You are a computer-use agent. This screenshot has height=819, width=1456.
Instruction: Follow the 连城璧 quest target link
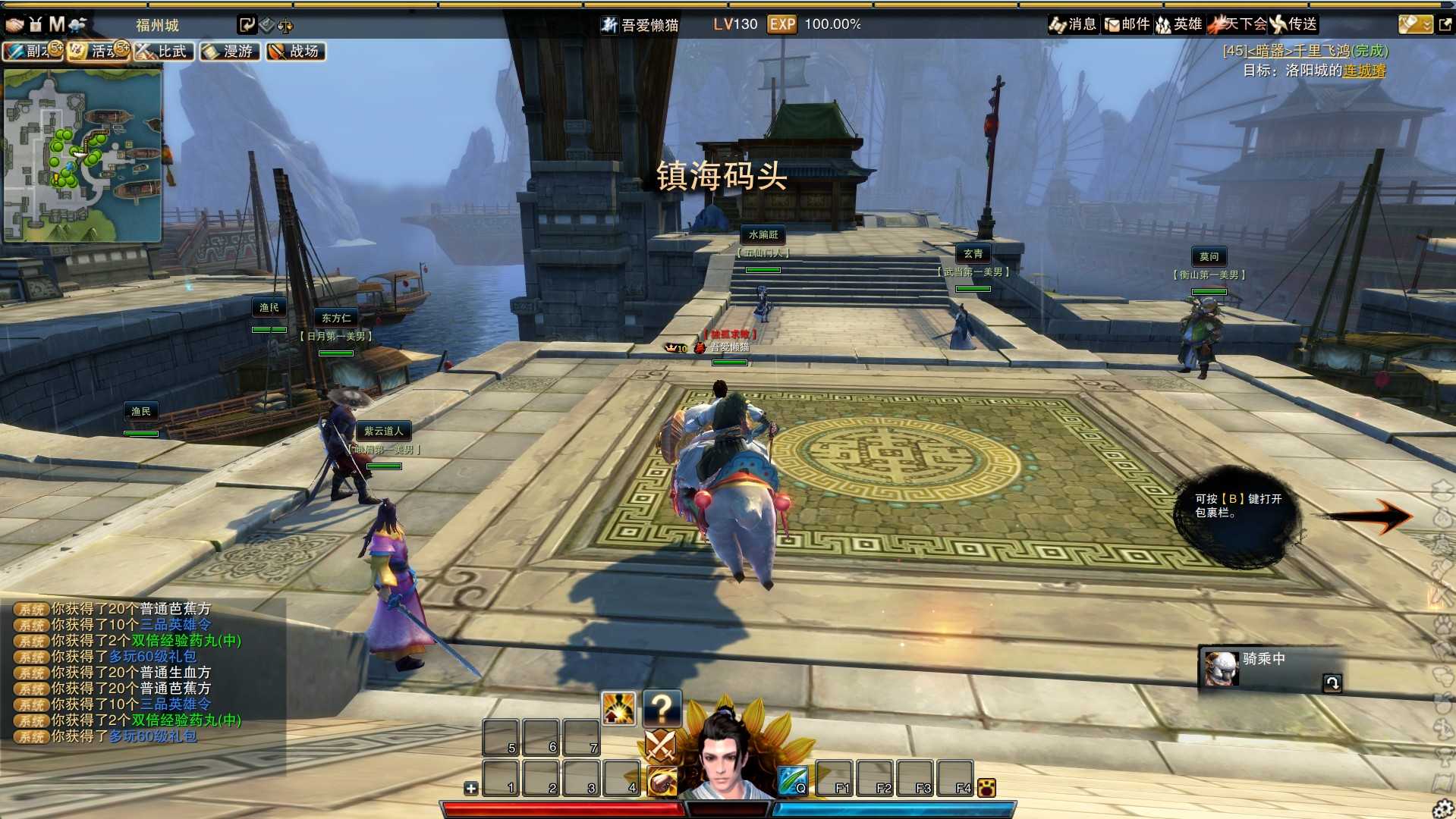(1364, 71)
